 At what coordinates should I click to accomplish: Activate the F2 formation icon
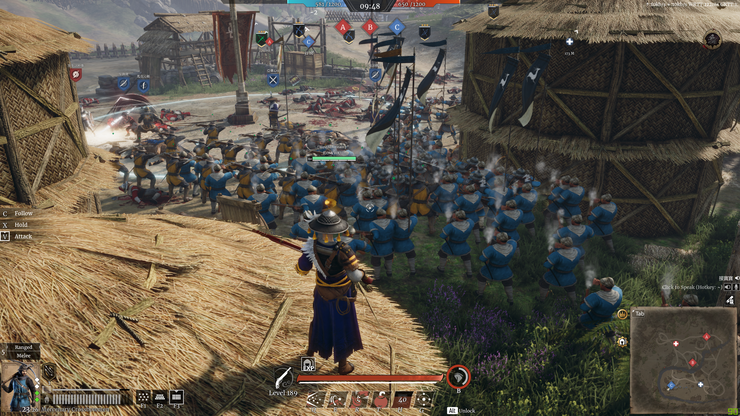pyautogui.click(x=160, y=397)
